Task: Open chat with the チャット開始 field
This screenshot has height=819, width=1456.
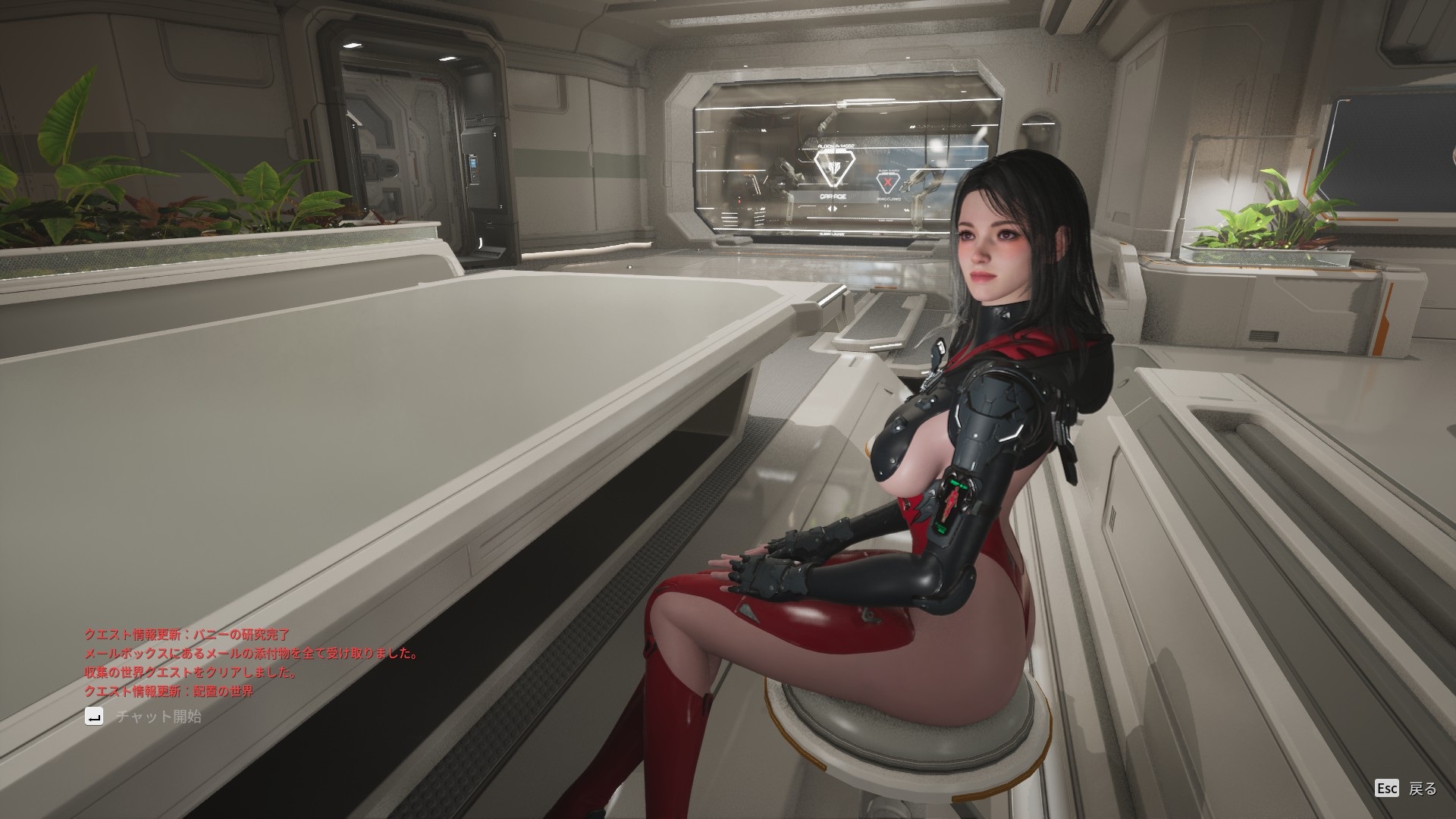Action: (158, 717)
